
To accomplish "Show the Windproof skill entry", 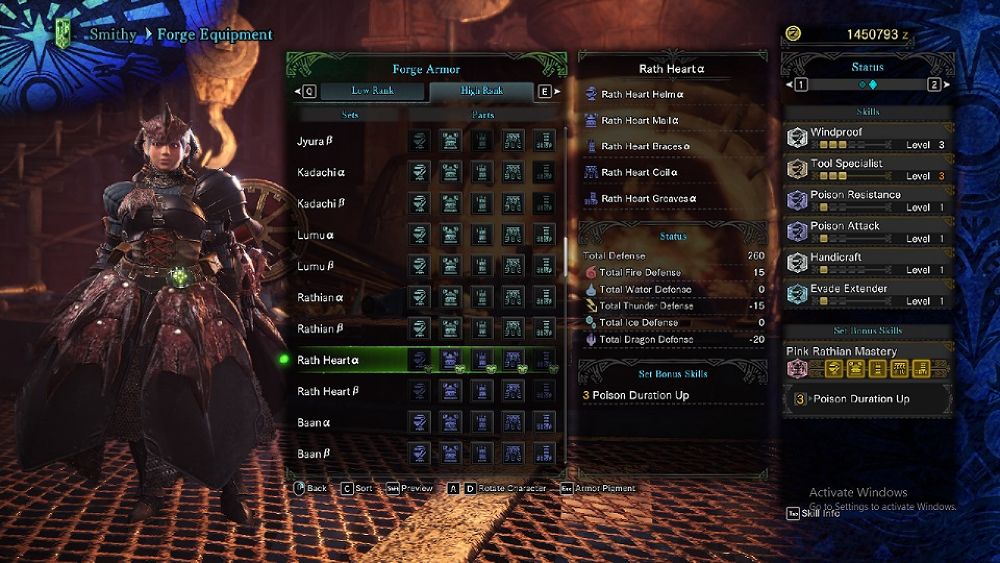I will [x=867, y=137].
